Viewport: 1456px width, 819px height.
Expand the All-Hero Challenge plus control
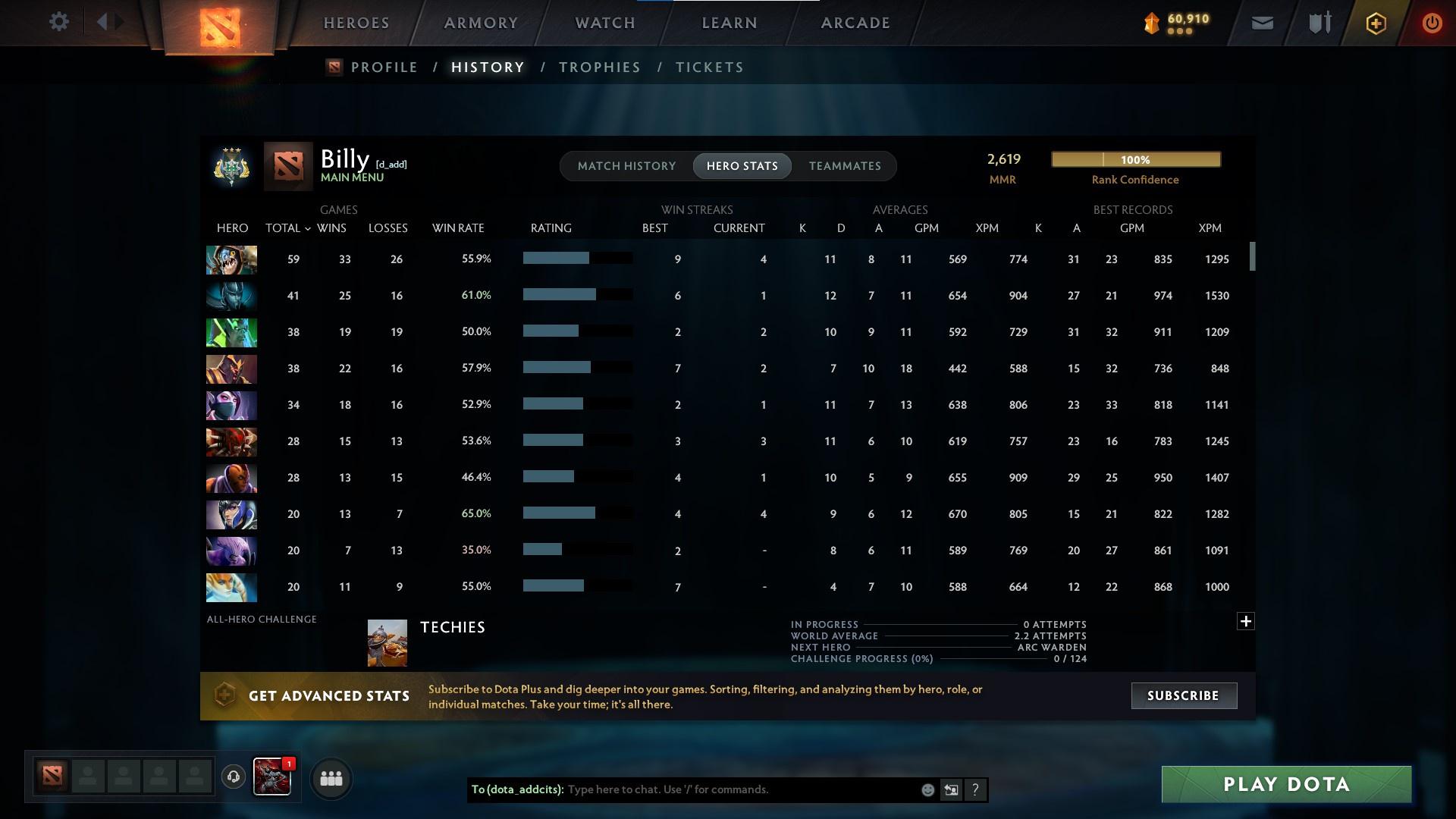coord(1246,620)
